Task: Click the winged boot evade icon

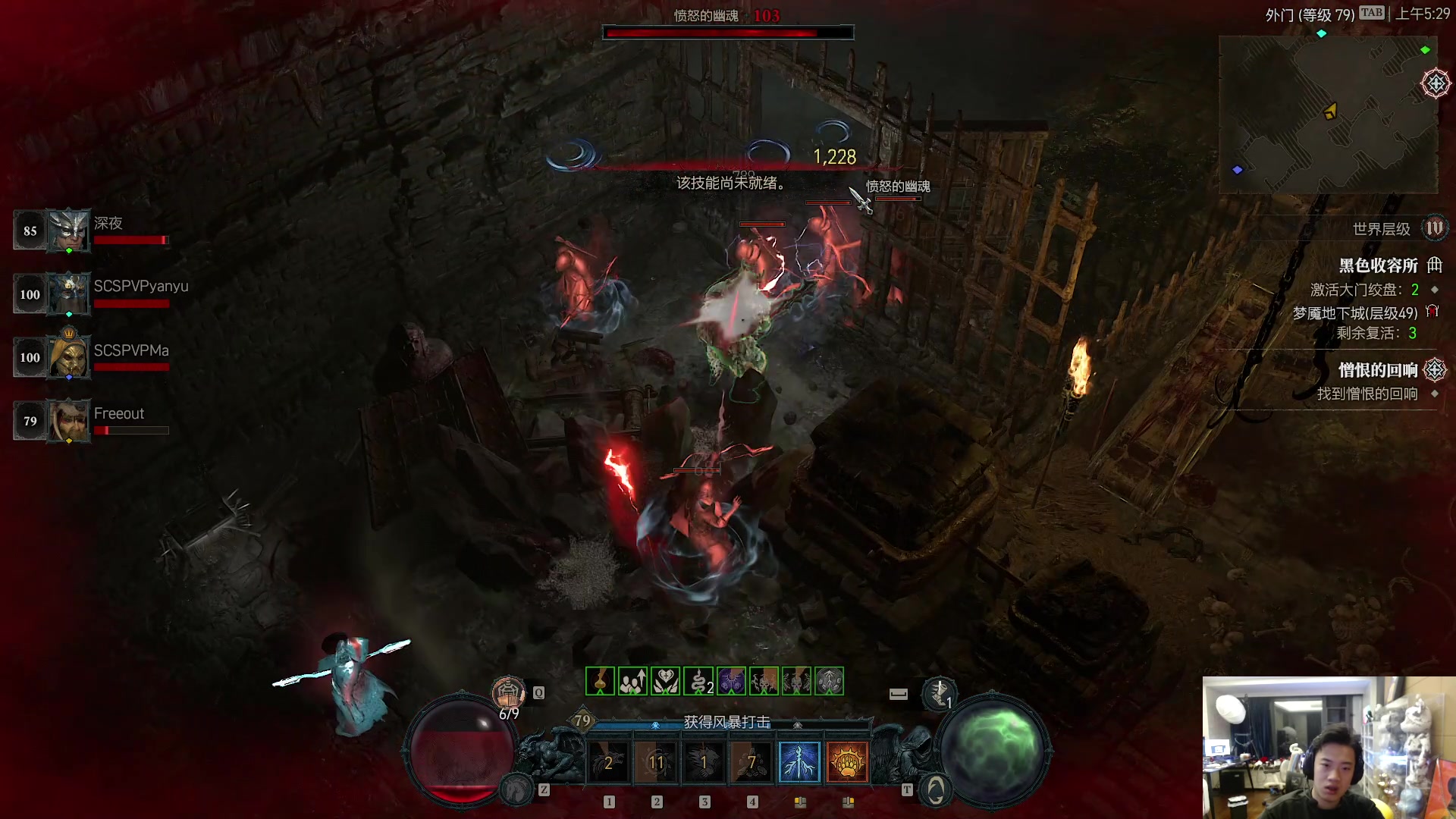Action: pos(939,692)
